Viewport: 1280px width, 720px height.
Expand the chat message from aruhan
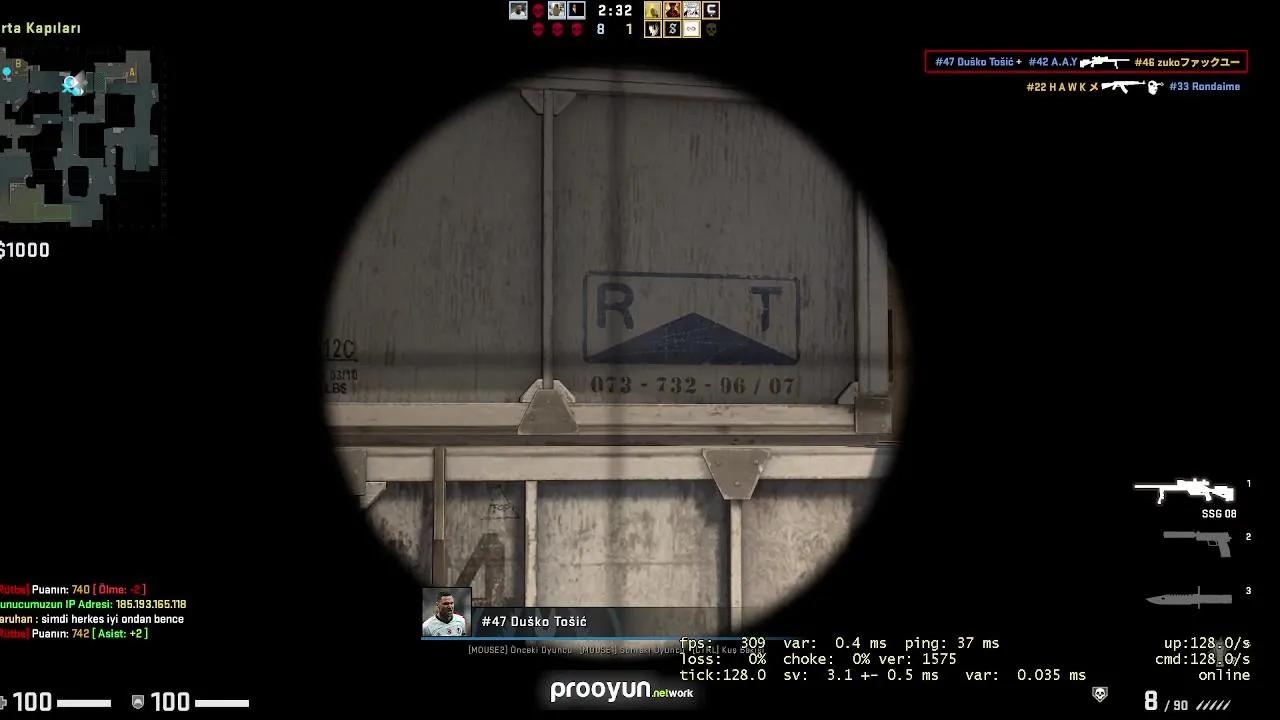(x=90, y=619)
